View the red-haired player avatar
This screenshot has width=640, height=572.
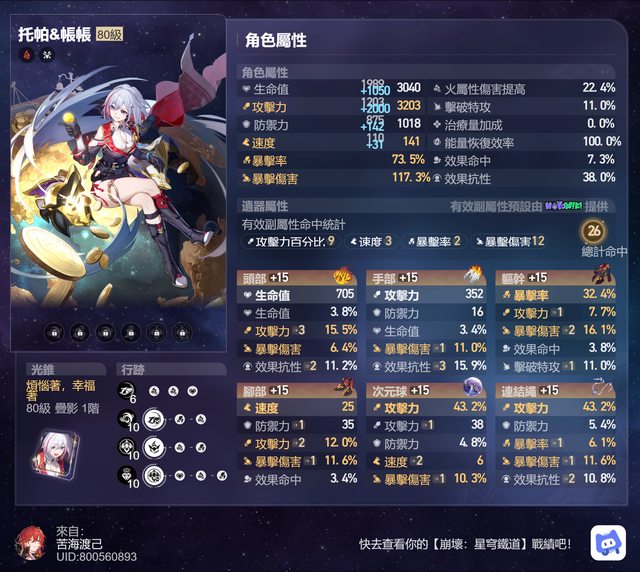tap(31, 541)
